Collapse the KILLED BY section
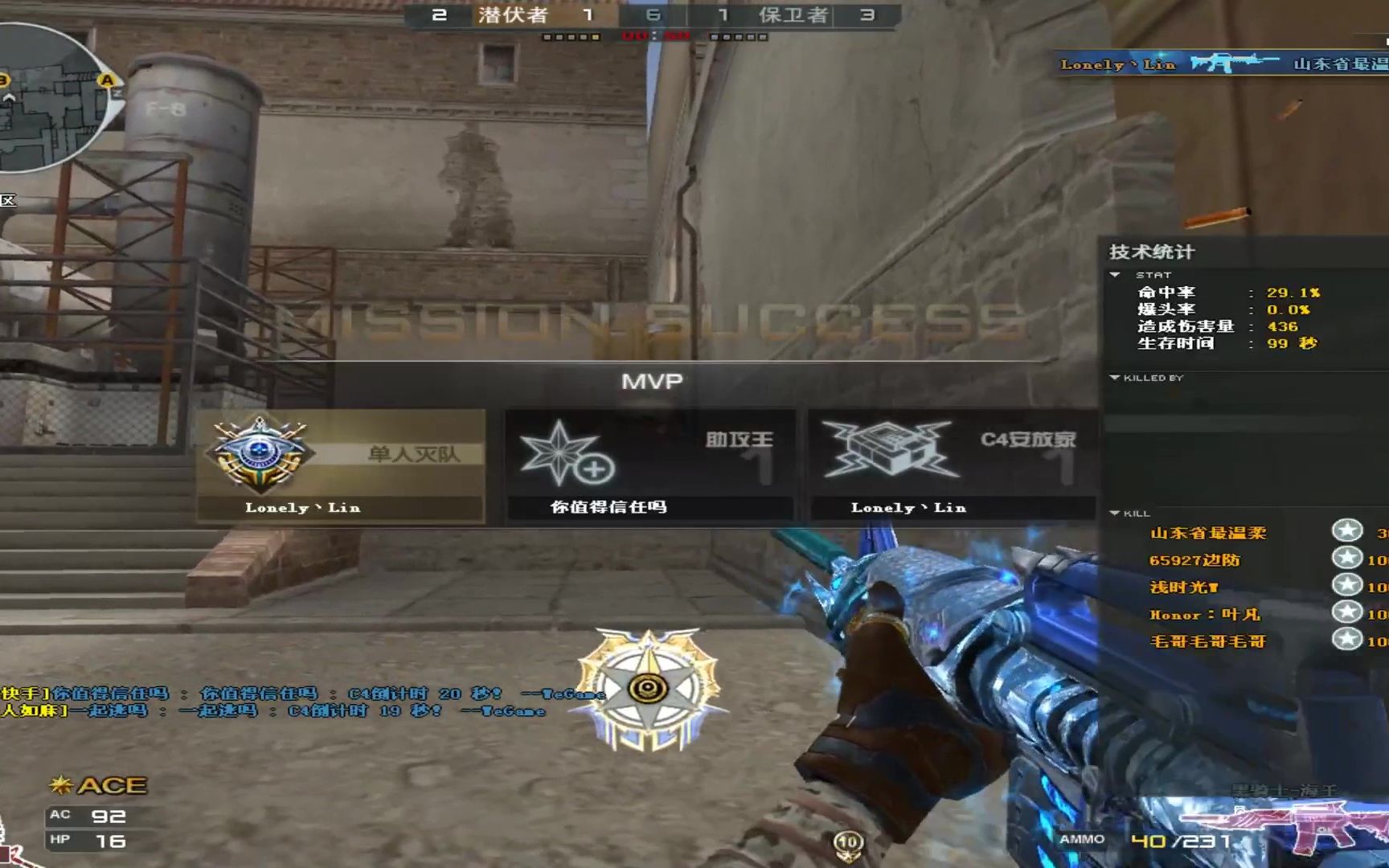This screenshot has width=1389, height=868. click(x=1115, y=378)
